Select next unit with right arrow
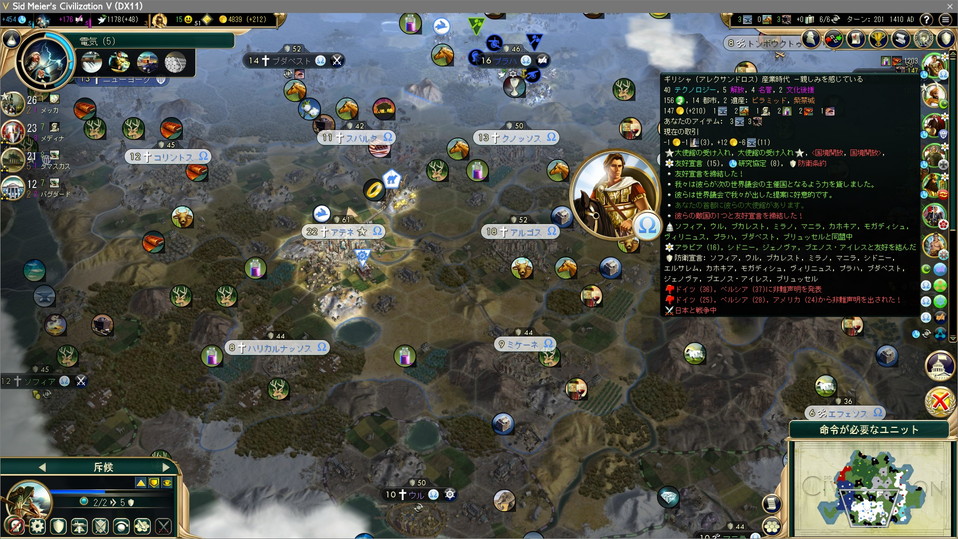The height and width of the screenshot is (539, 958). (x=166, y=467)
